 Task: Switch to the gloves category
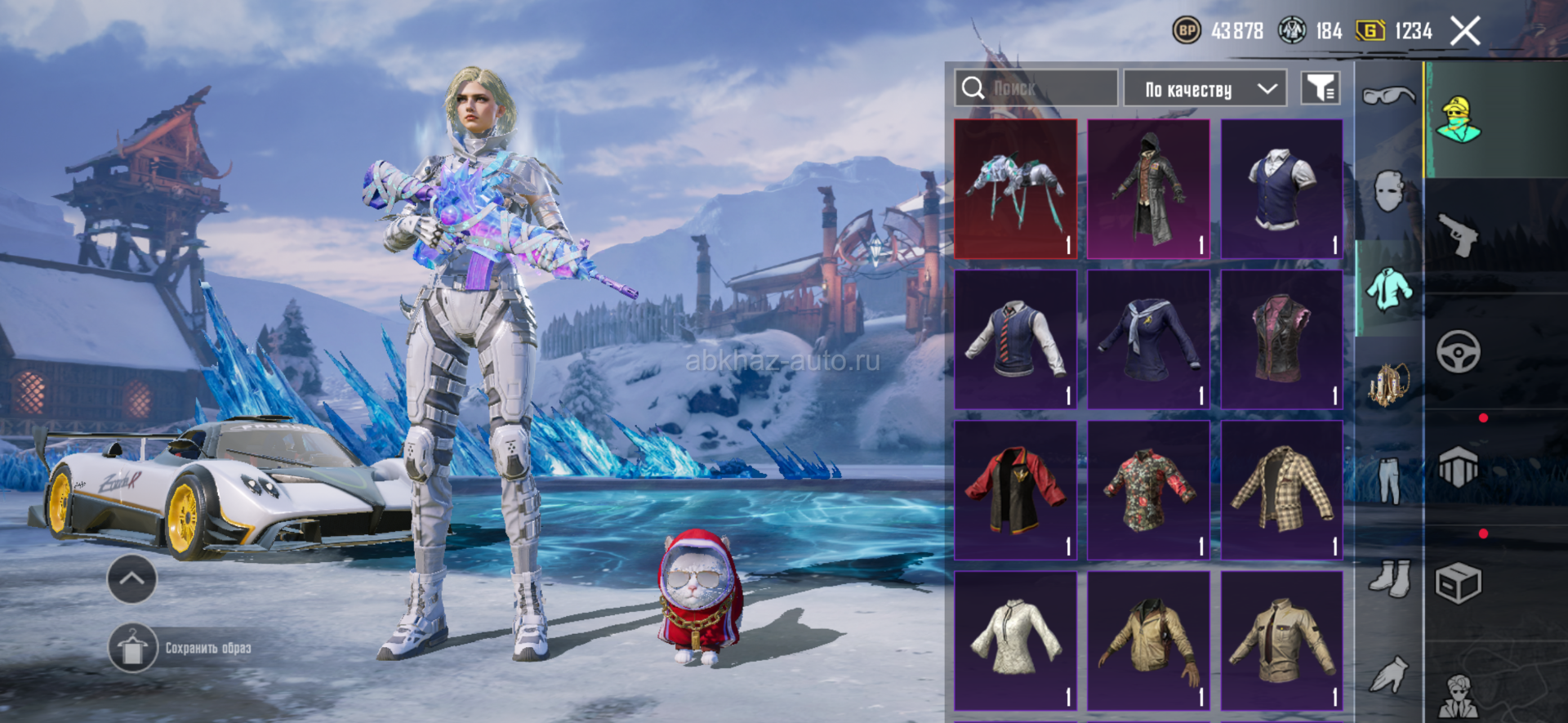point(1388,674)
